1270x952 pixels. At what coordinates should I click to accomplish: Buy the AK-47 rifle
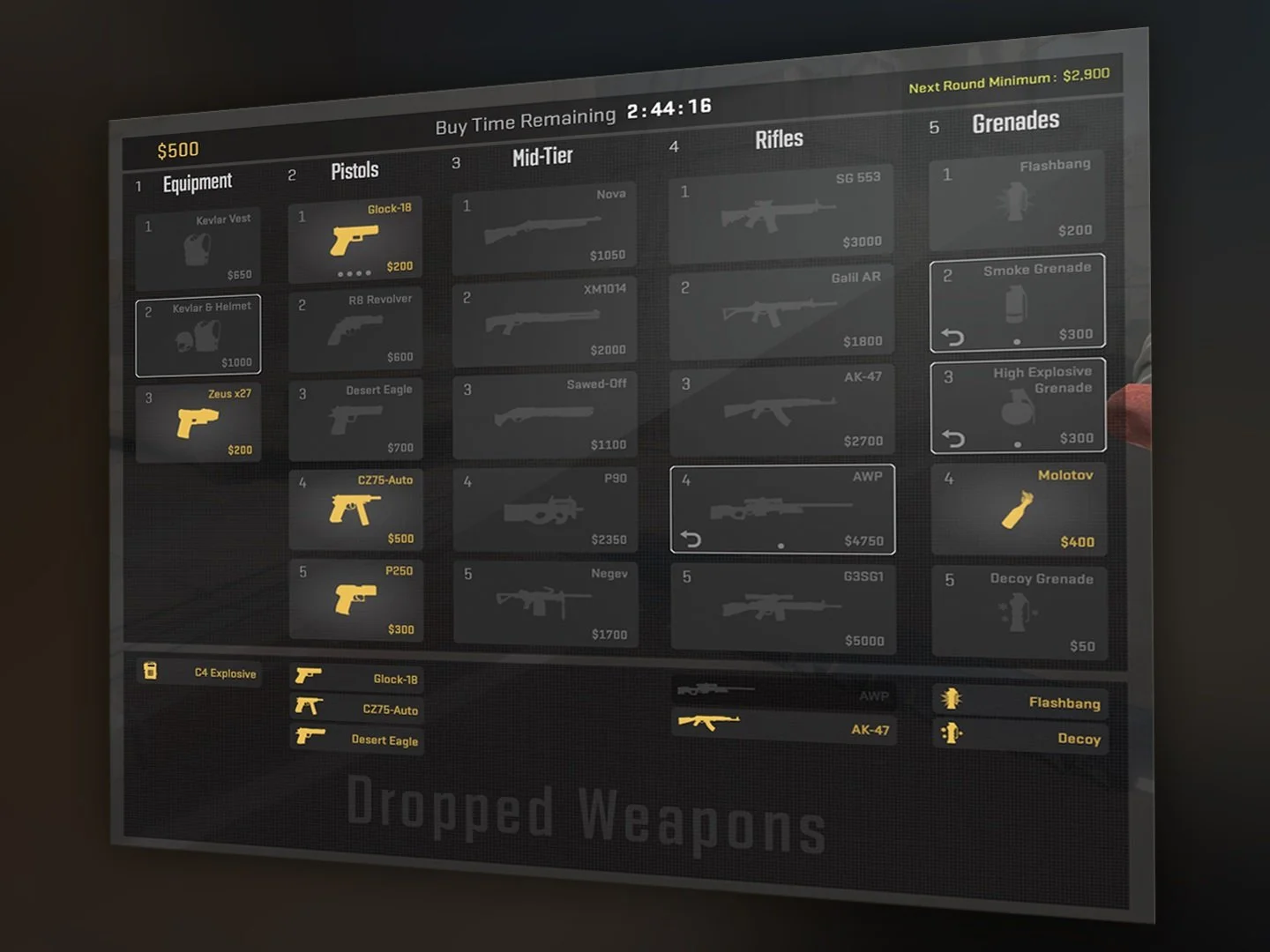coord(781,410)
